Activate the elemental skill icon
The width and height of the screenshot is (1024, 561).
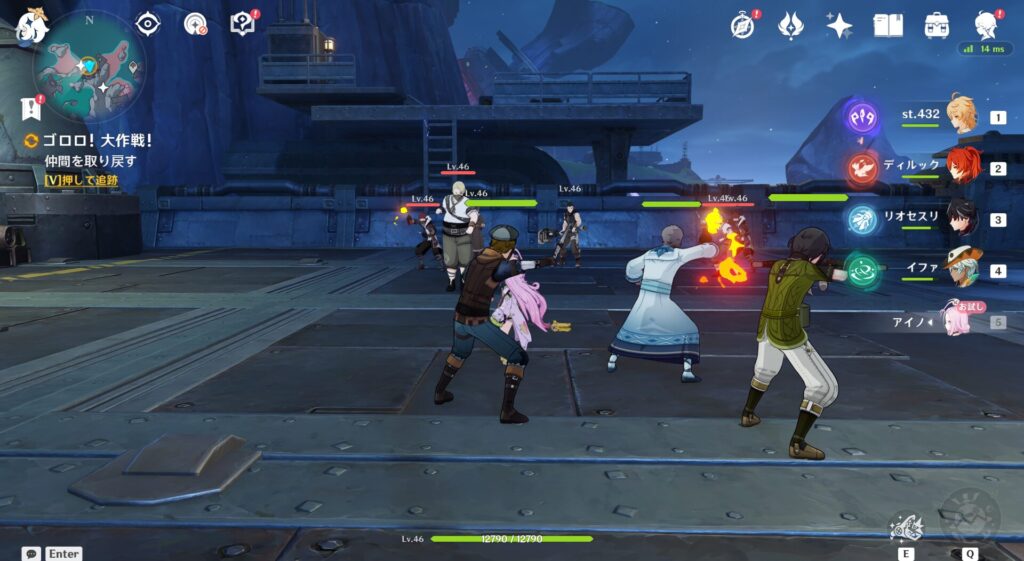[x=906, y=526]
